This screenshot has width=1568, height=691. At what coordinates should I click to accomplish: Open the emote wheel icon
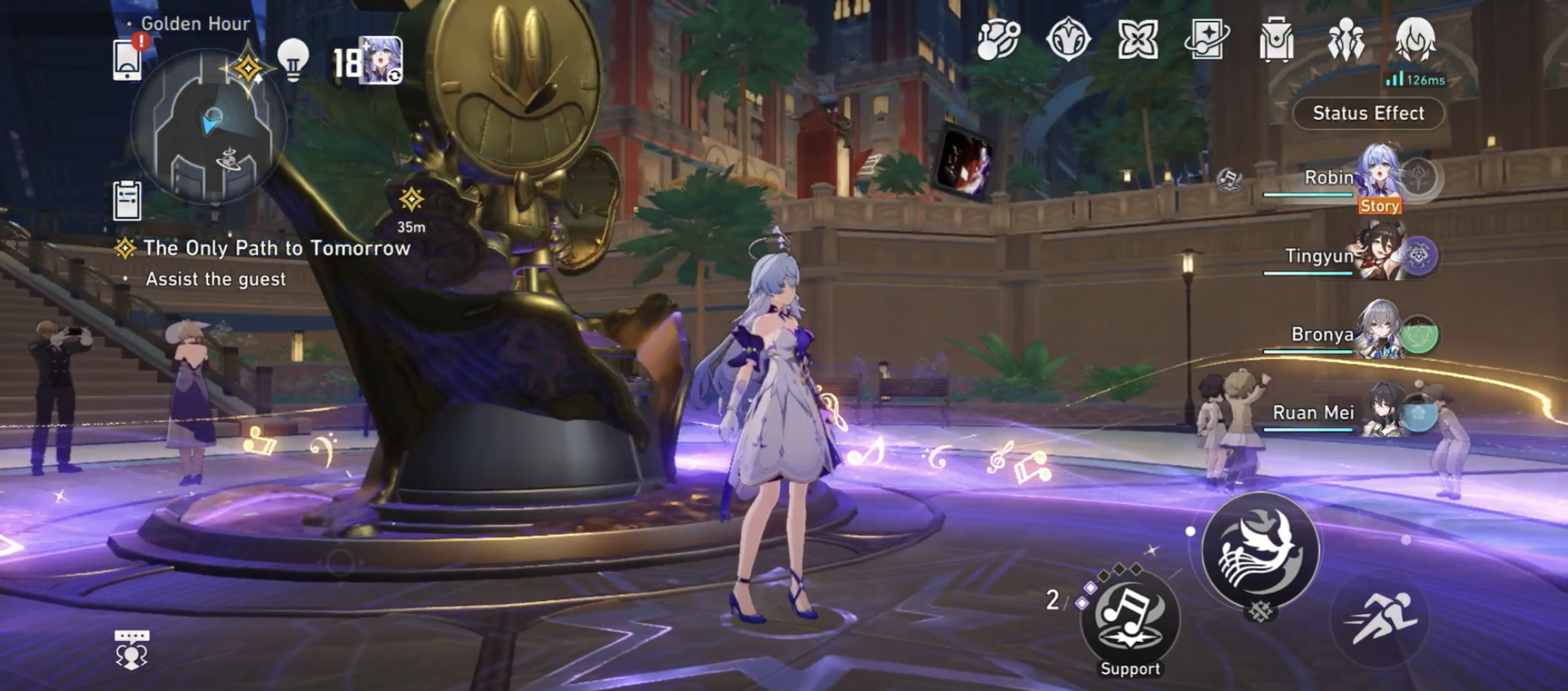(x=130, y=650)
